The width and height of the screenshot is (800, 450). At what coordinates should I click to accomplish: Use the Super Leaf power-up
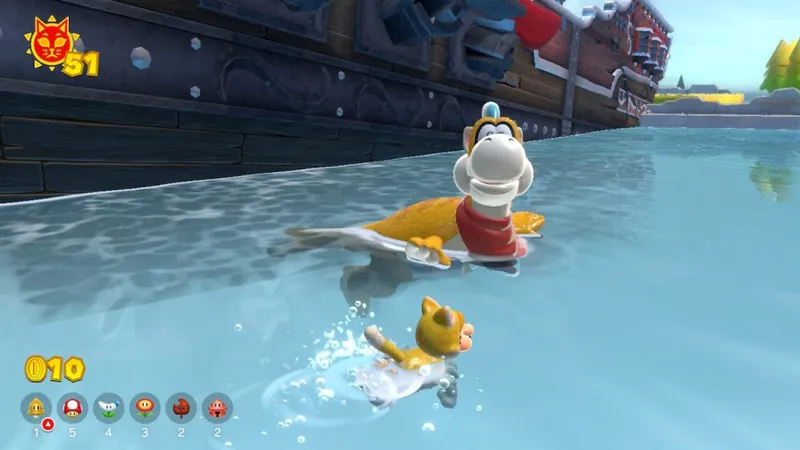(x=181, y=407)
